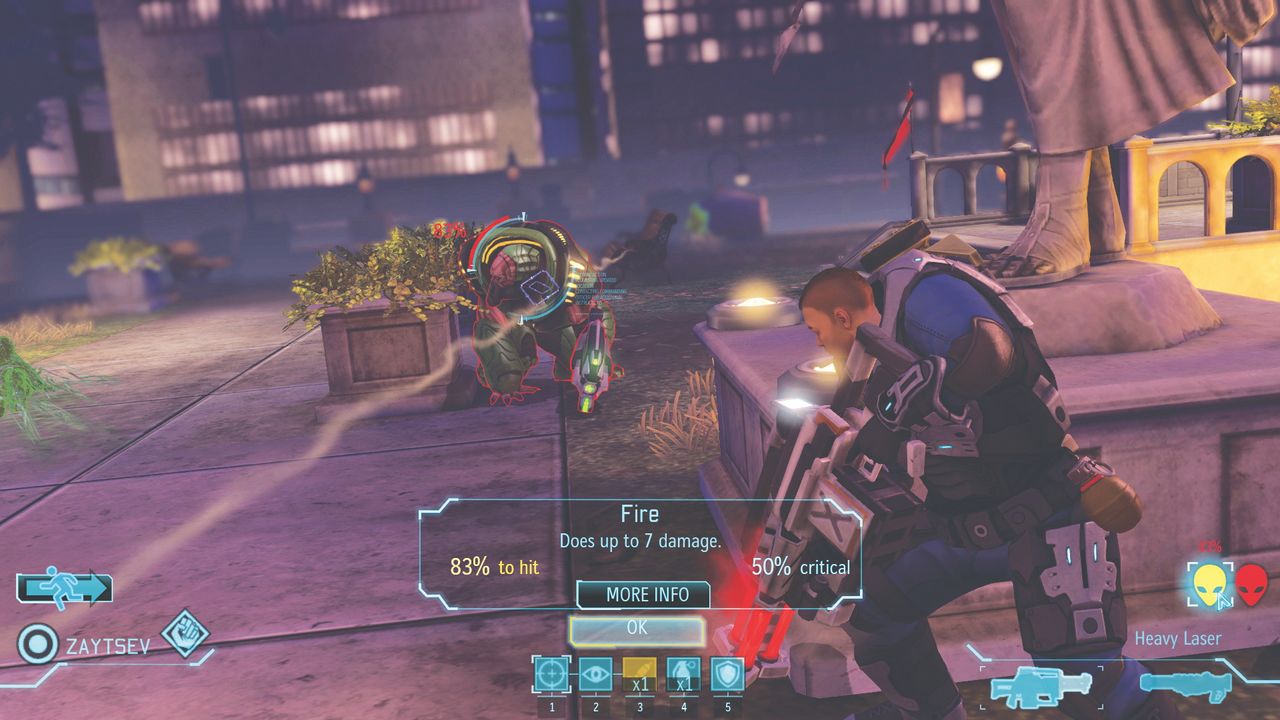Viewport: 1280px width, 720px height.
Task: Click the running man move indicator
Action: click(64, 589)
